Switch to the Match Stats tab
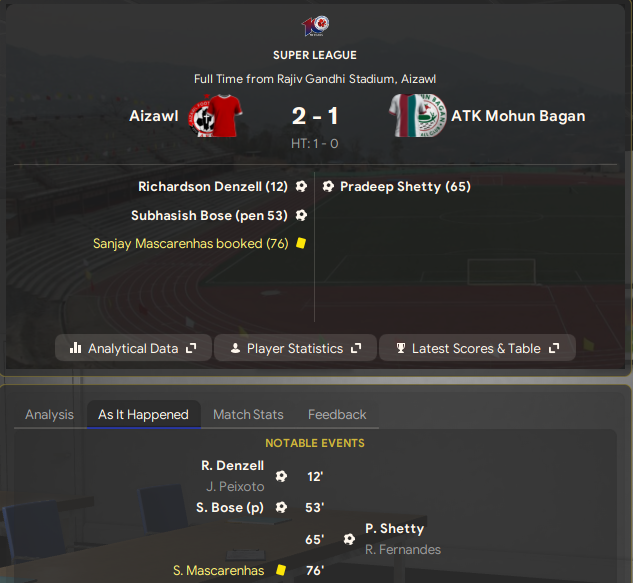This screenshot has height=583, width=633. [248, 414]
